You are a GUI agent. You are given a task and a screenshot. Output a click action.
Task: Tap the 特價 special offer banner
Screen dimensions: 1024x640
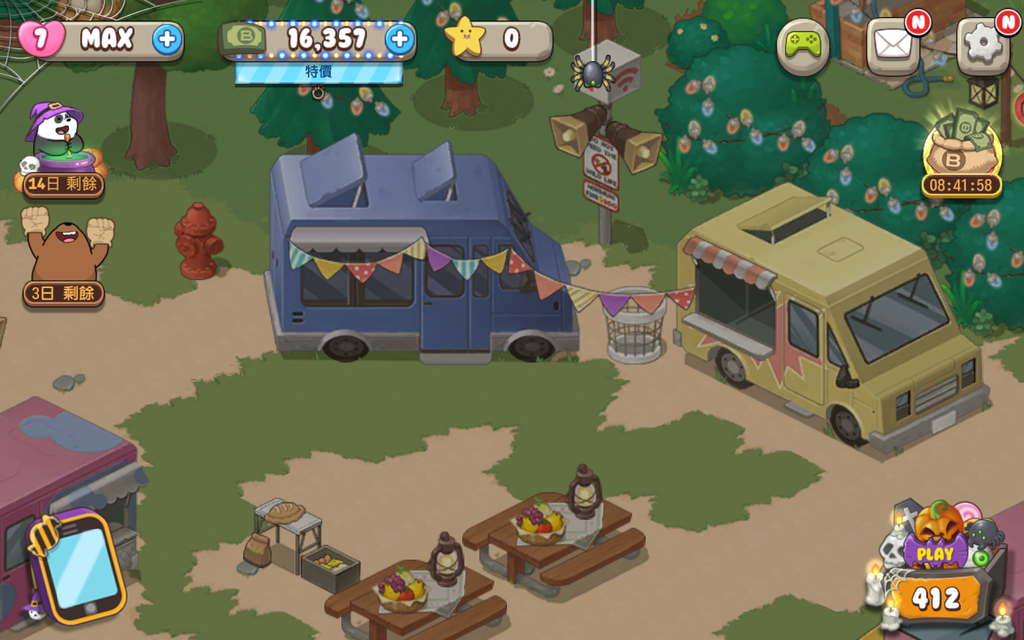pos(319,72)
